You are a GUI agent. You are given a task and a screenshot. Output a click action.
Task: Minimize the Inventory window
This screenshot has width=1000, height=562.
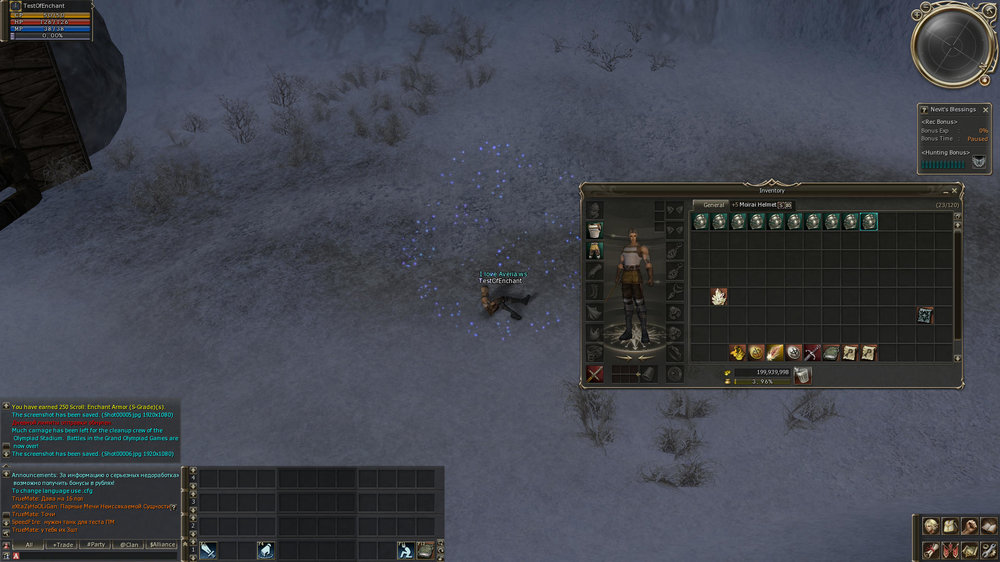945,190
